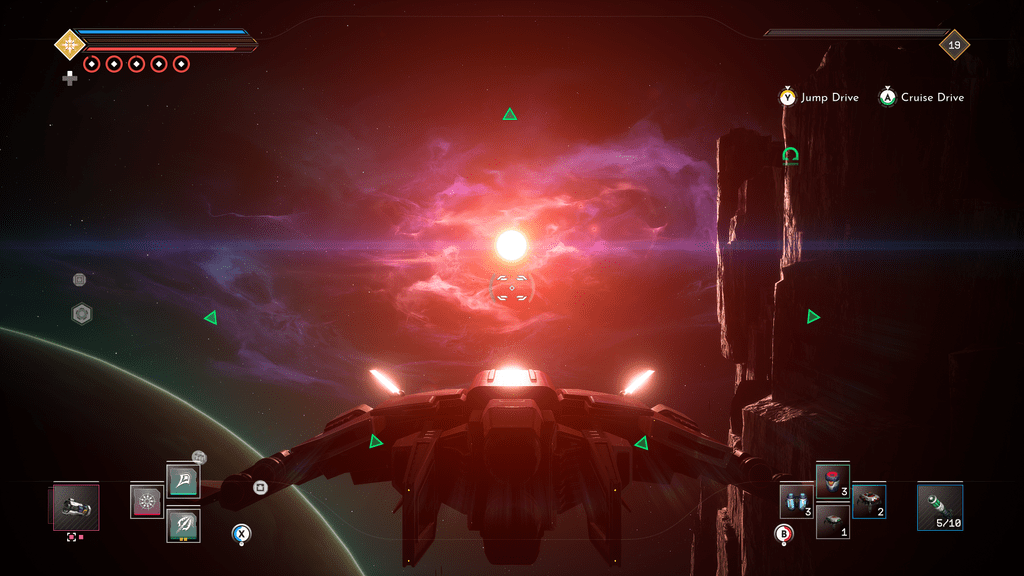The width and height of the screenshot is (1024, 576).
Task: Select the red-topped canister consumable
Action: tap(833, 482)
